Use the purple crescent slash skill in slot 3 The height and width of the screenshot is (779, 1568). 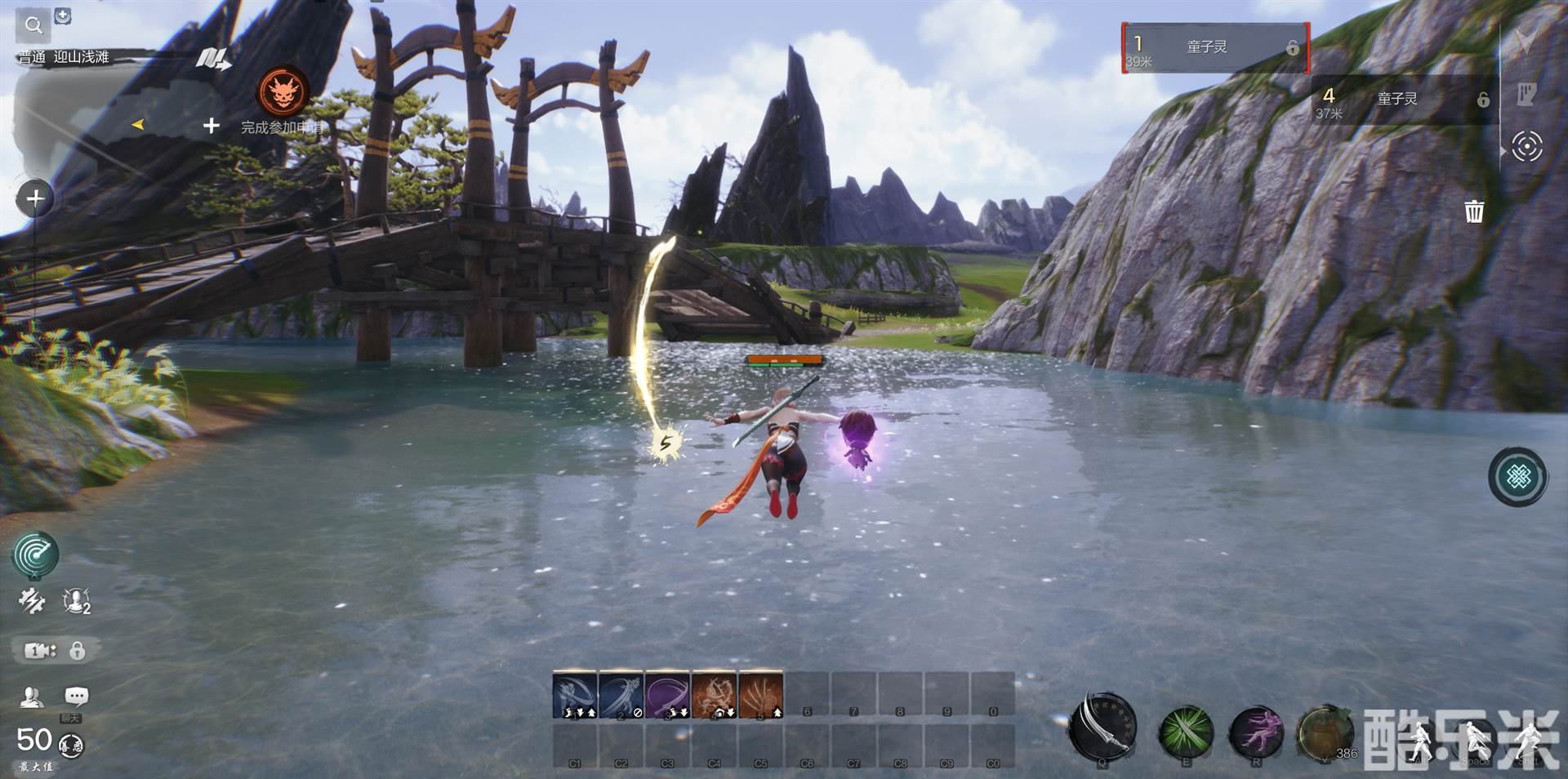(667, 695)
